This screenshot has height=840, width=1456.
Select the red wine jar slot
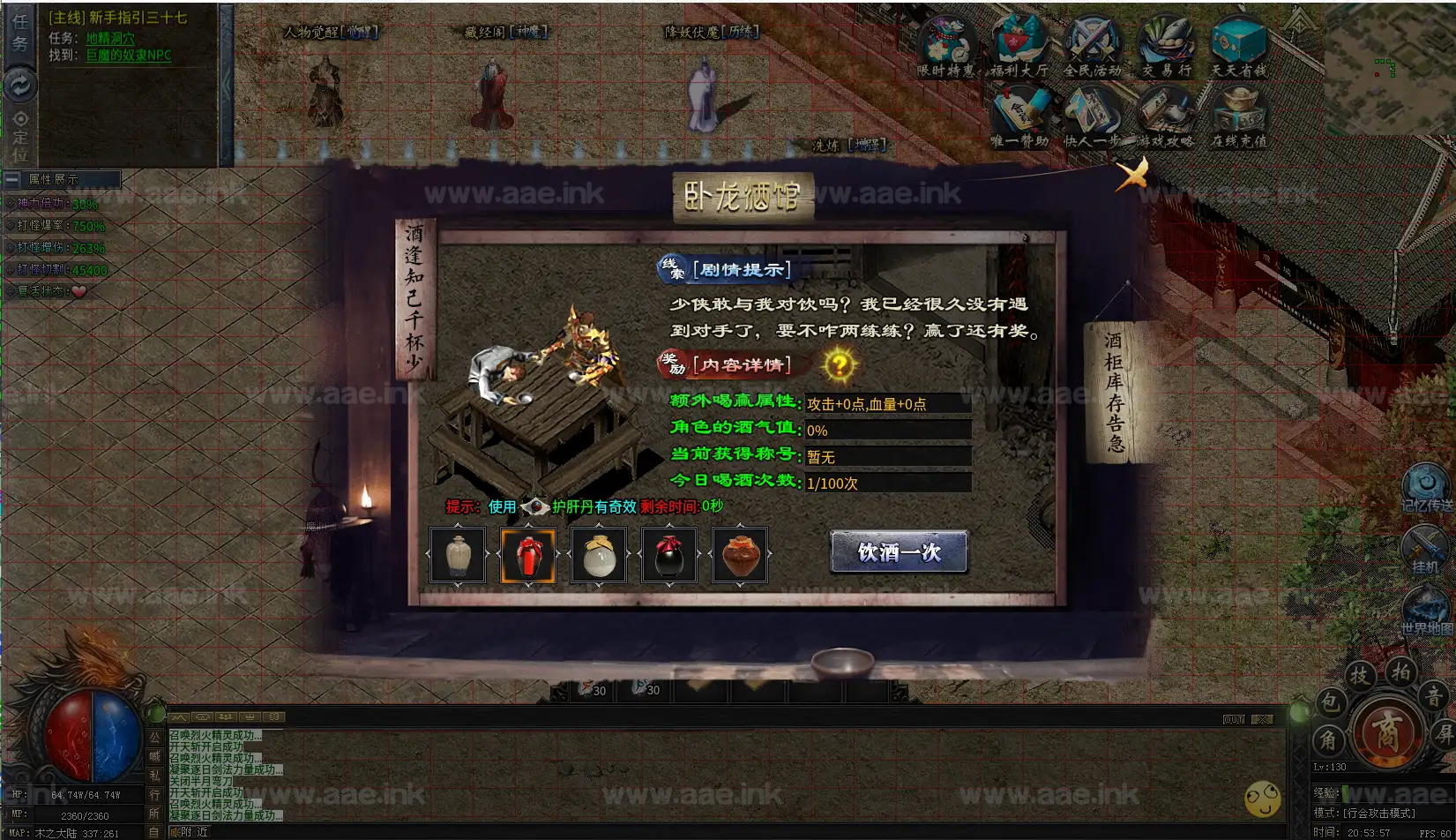[528, 556]
